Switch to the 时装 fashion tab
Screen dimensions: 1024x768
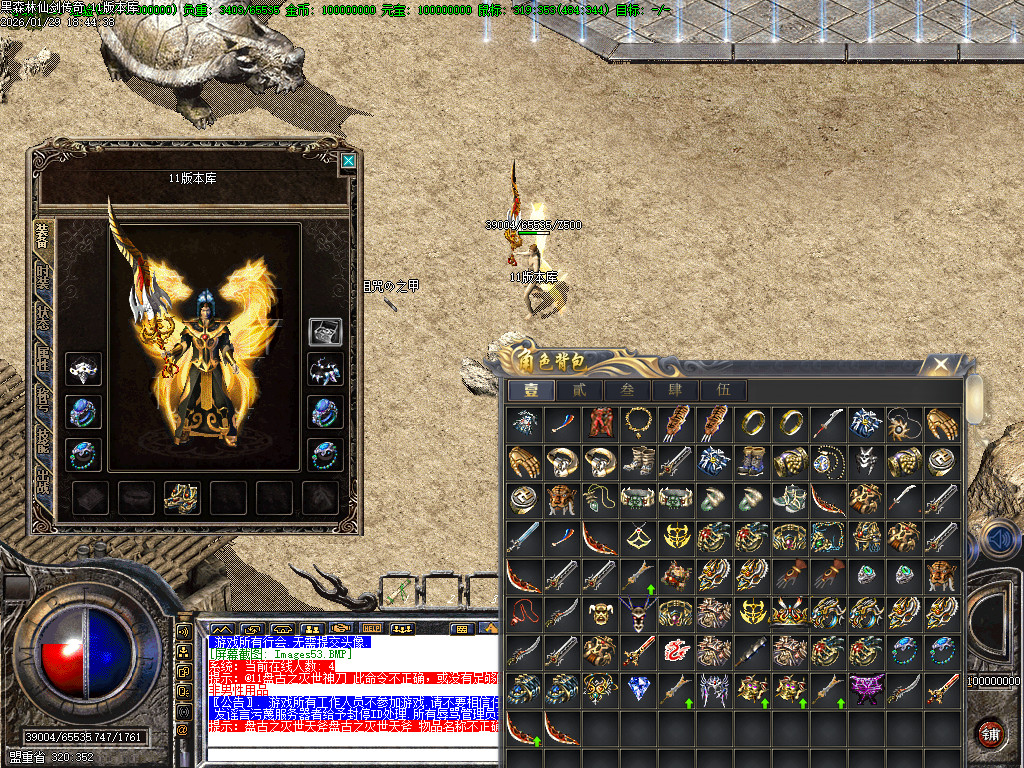click(43, 275)
